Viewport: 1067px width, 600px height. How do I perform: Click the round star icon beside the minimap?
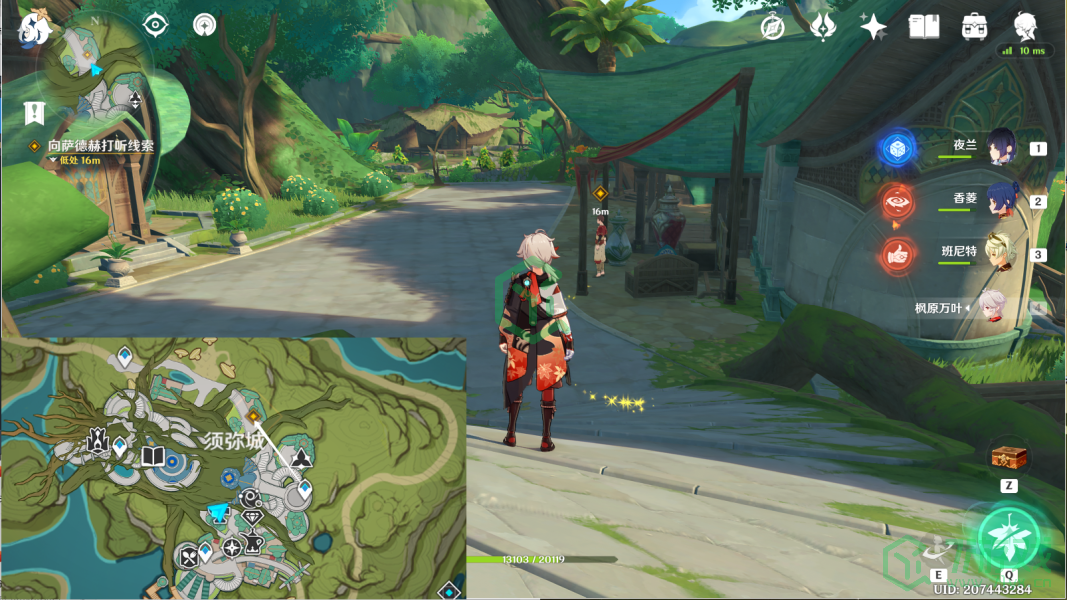tap(205, 25)
